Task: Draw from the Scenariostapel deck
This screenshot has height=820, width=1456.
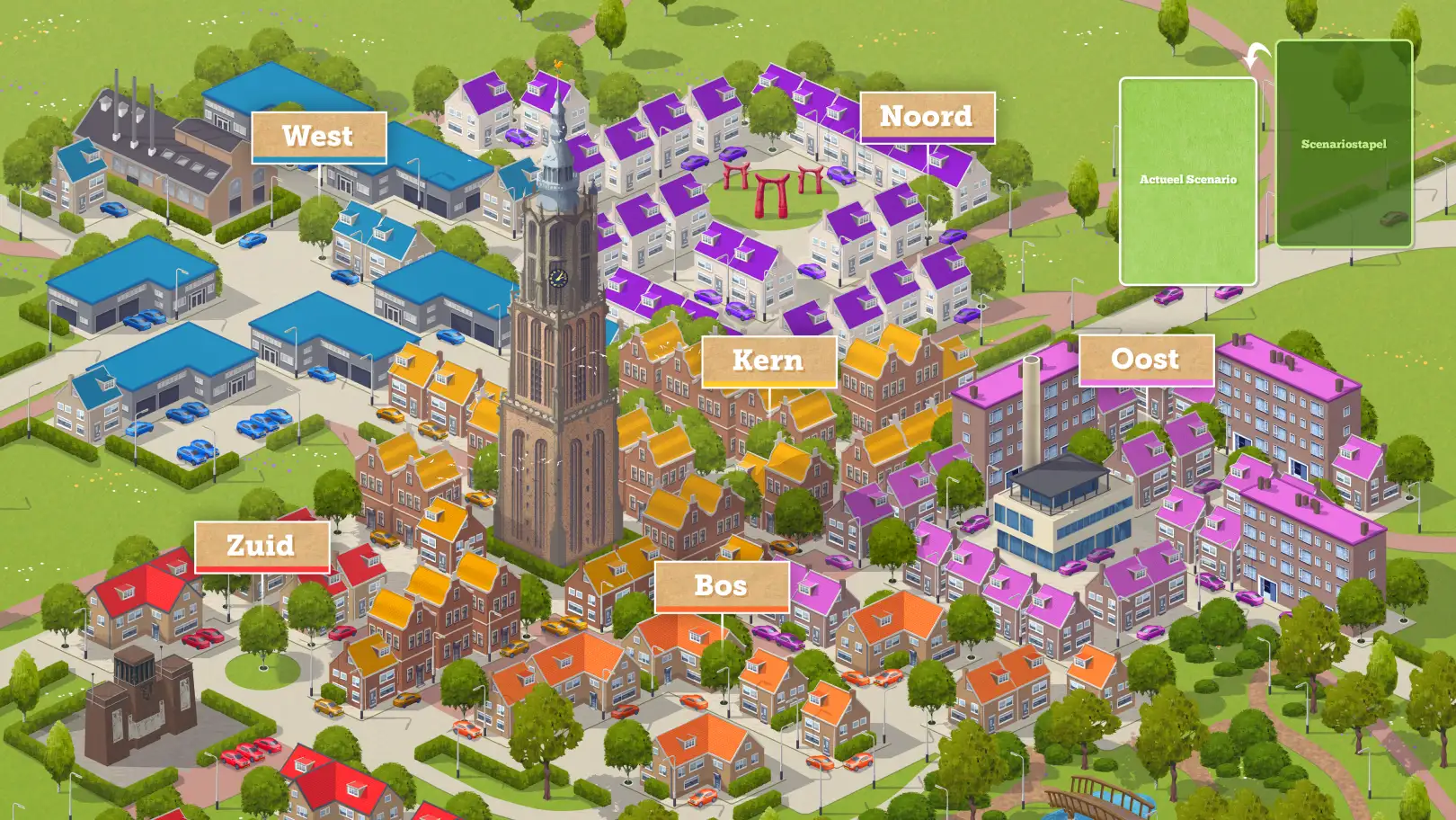Action: (x=1344, y=144)
